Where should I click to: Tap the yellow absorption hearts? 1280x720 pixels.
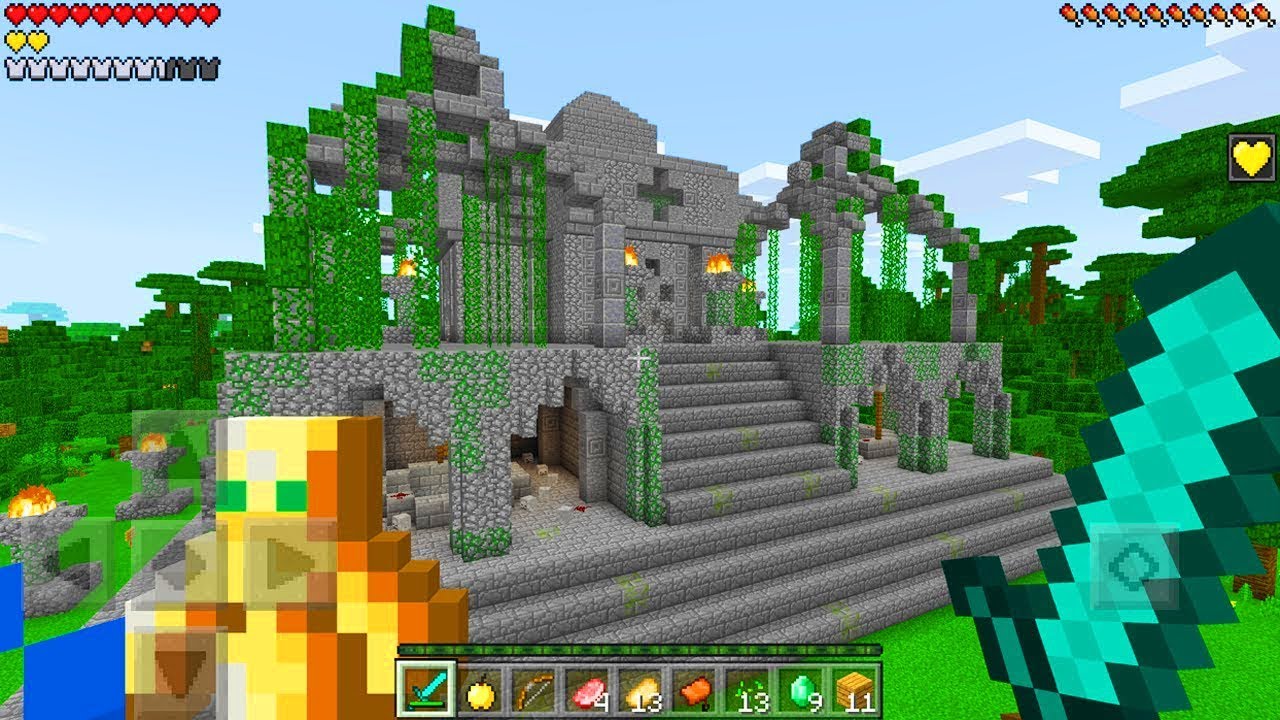tap(25, 42)
